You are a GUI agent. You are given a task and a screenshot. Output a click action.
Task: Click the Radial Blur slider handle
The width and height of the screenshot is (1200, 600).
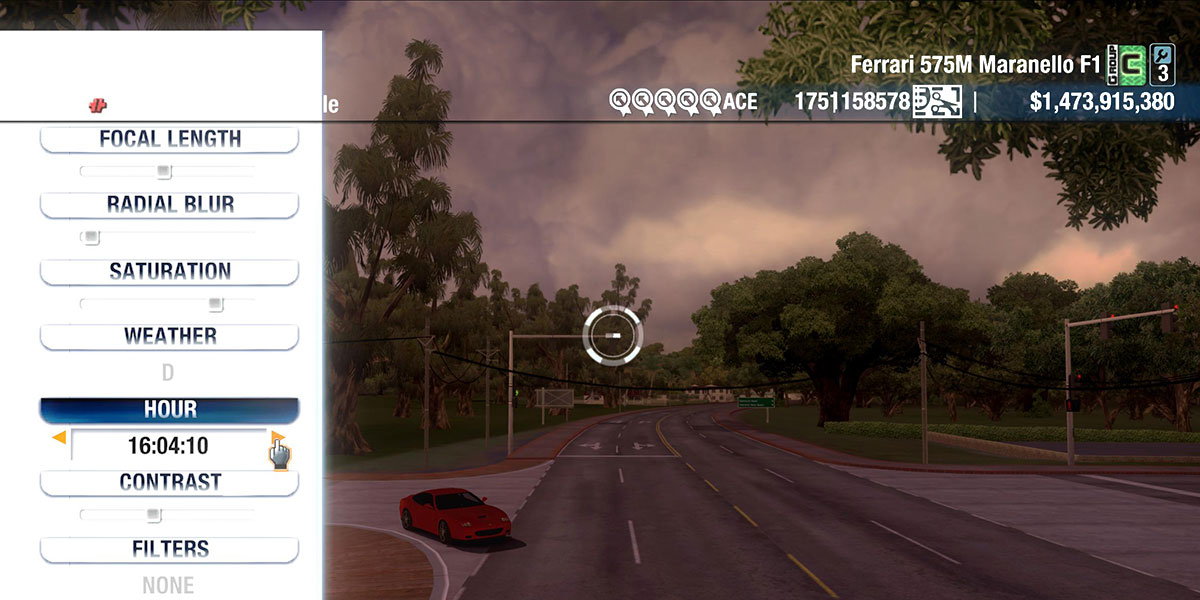tap(91, 237)
